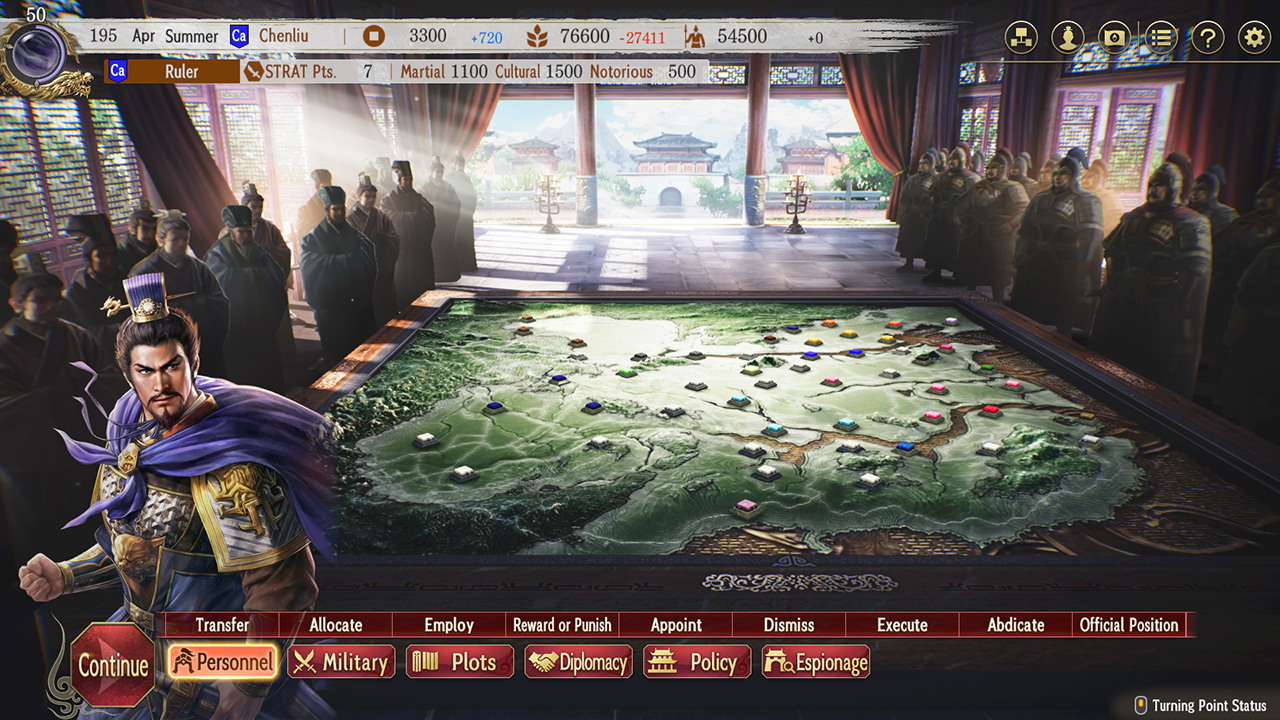Screen dimensions: 1280x720
Task: Select the Employ option
Action: 449,625
